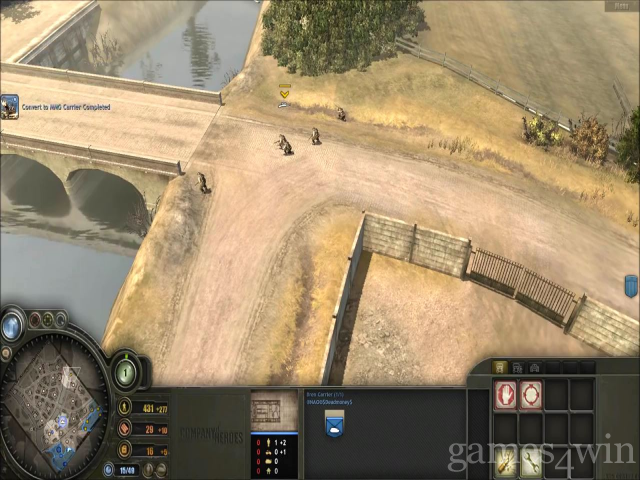Viewport: 640px width, 480px height.
Task: Click the blue side tab on right edge
Action: pos(631,286)
